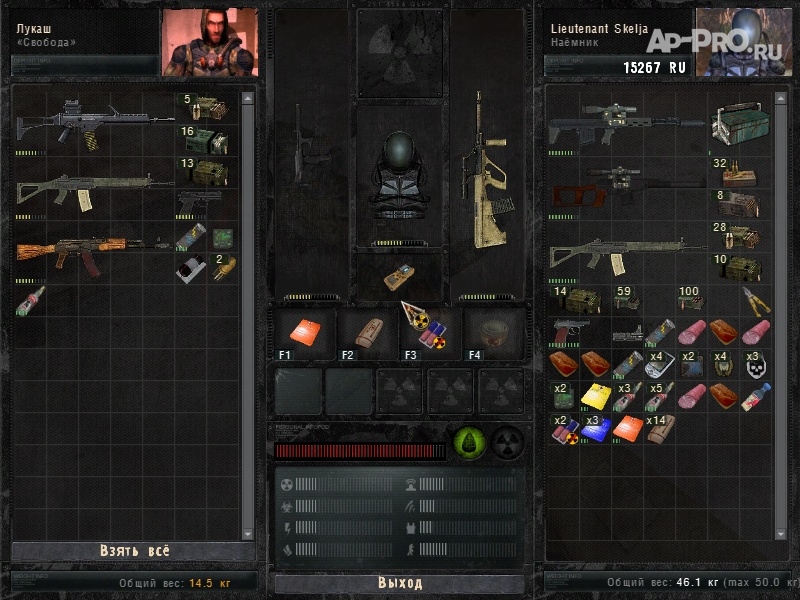Select the yellow pliers tool
Screen dimensions: 800x600
coord(755,300)
